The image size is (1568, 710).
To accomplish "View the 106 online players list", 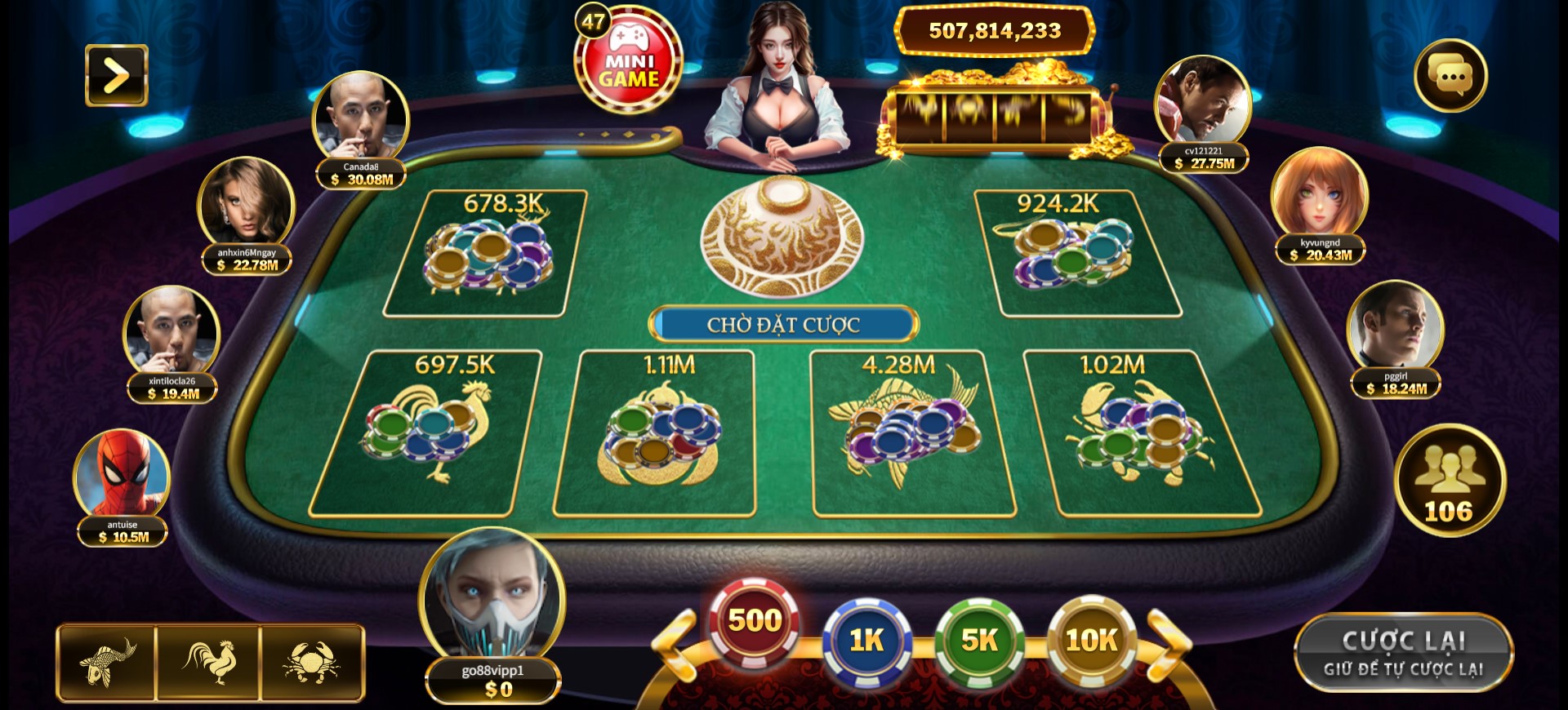I will (1450, 483).
